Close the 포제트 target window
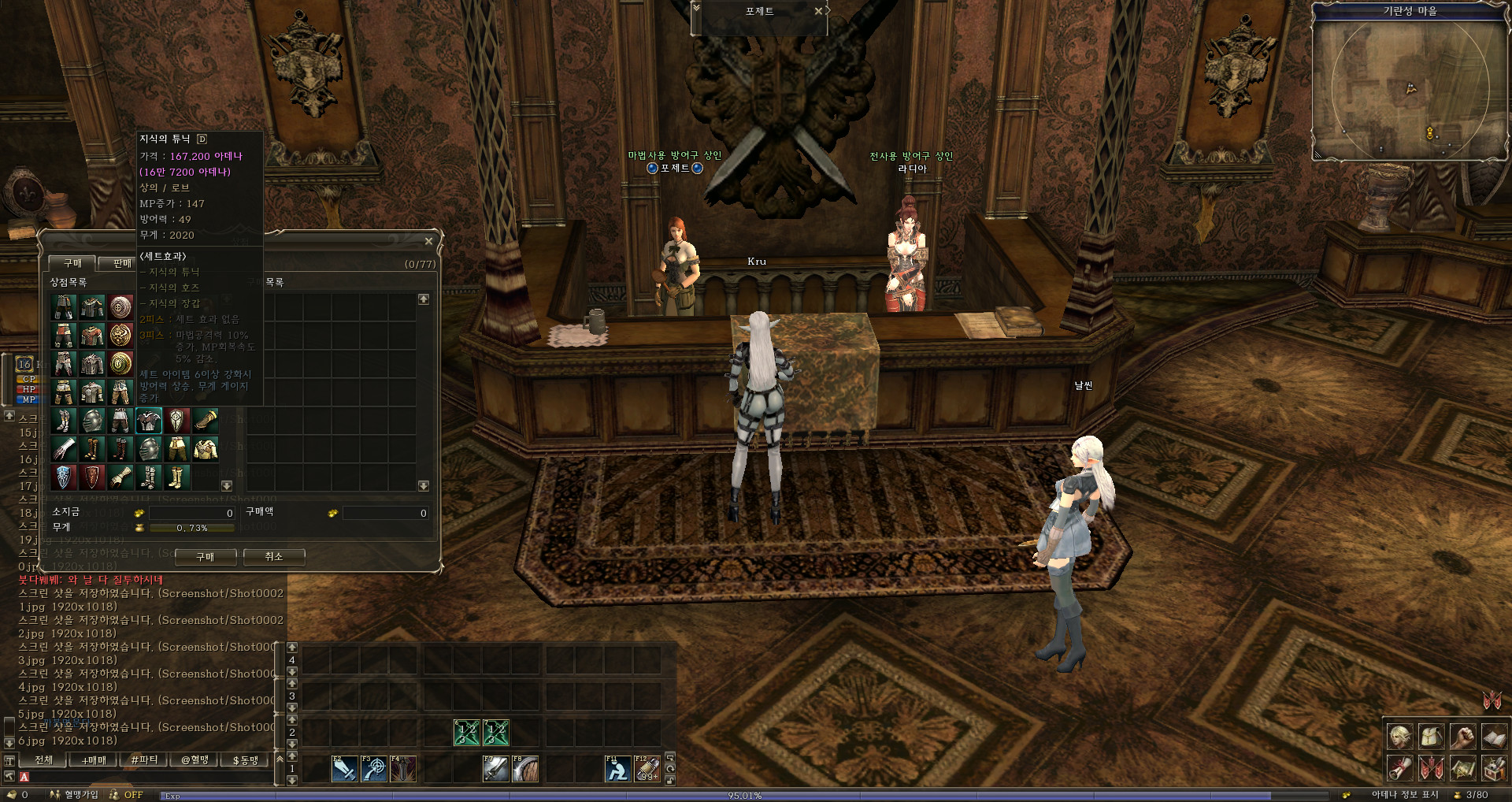This screenshot has height=802, width=1512. (818, 11)
